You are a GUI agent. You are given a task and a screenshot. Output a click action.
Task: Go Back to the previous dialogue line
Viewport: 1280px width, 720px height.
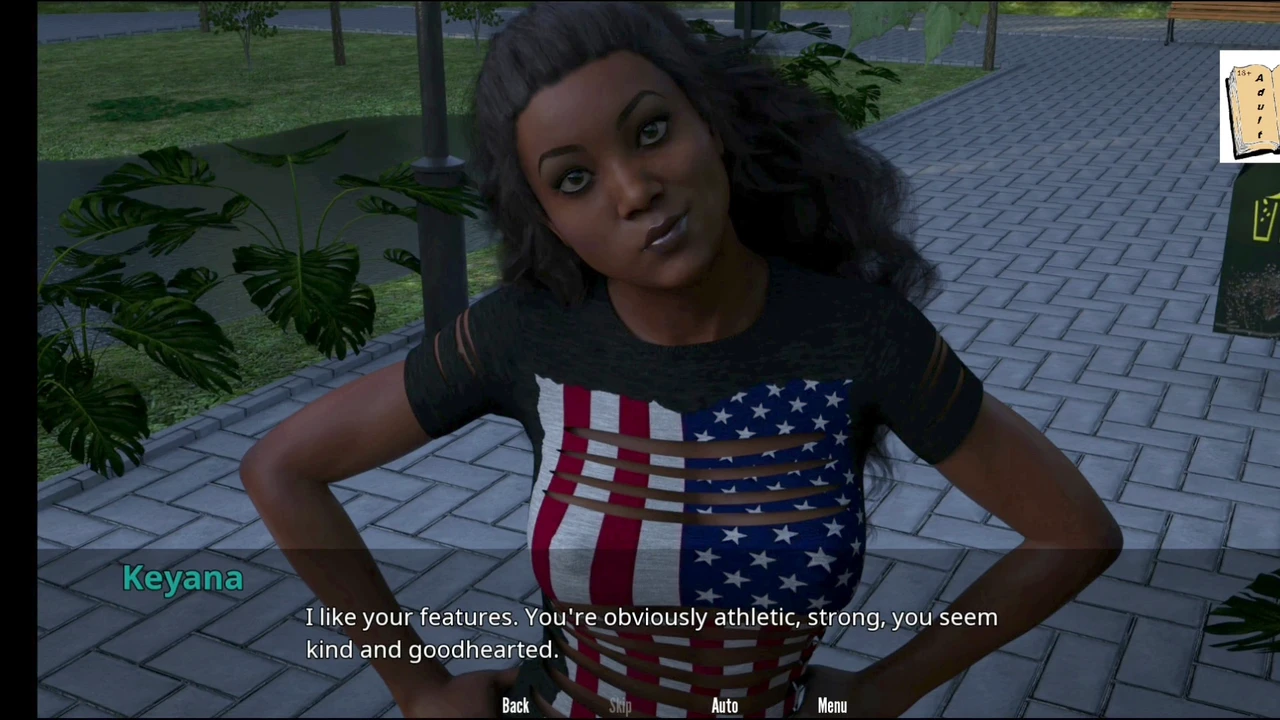(515, 706)
